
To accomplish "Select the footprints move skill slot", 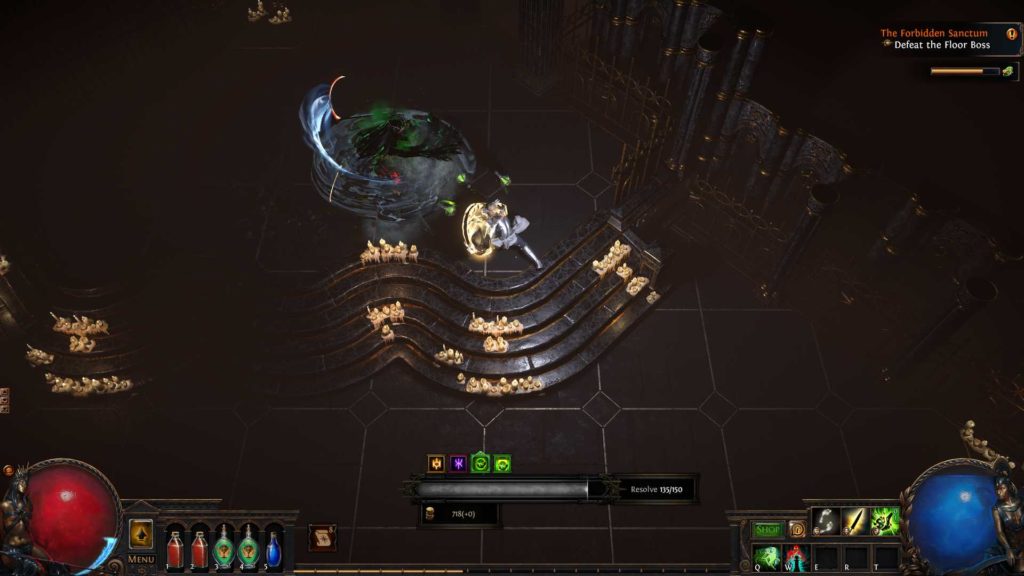I will pyautogui.click(x=825, y=521).
